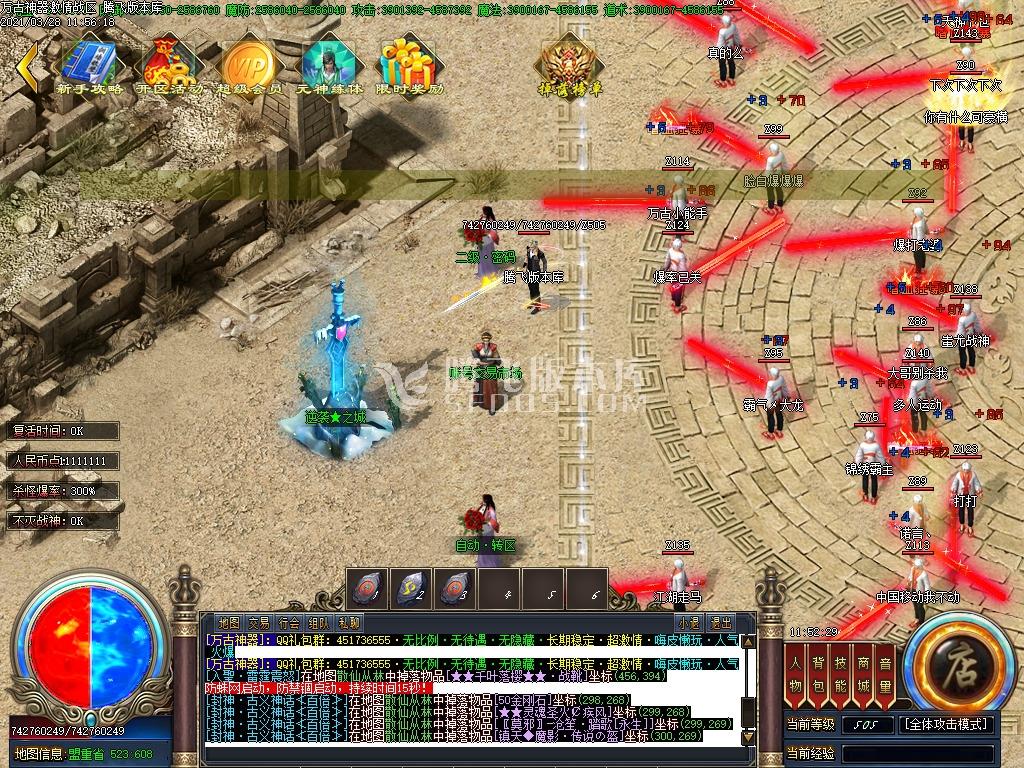1024x768 pixels.
Task: Open the 地图 map button above chat
Action: tap(229, 622)
